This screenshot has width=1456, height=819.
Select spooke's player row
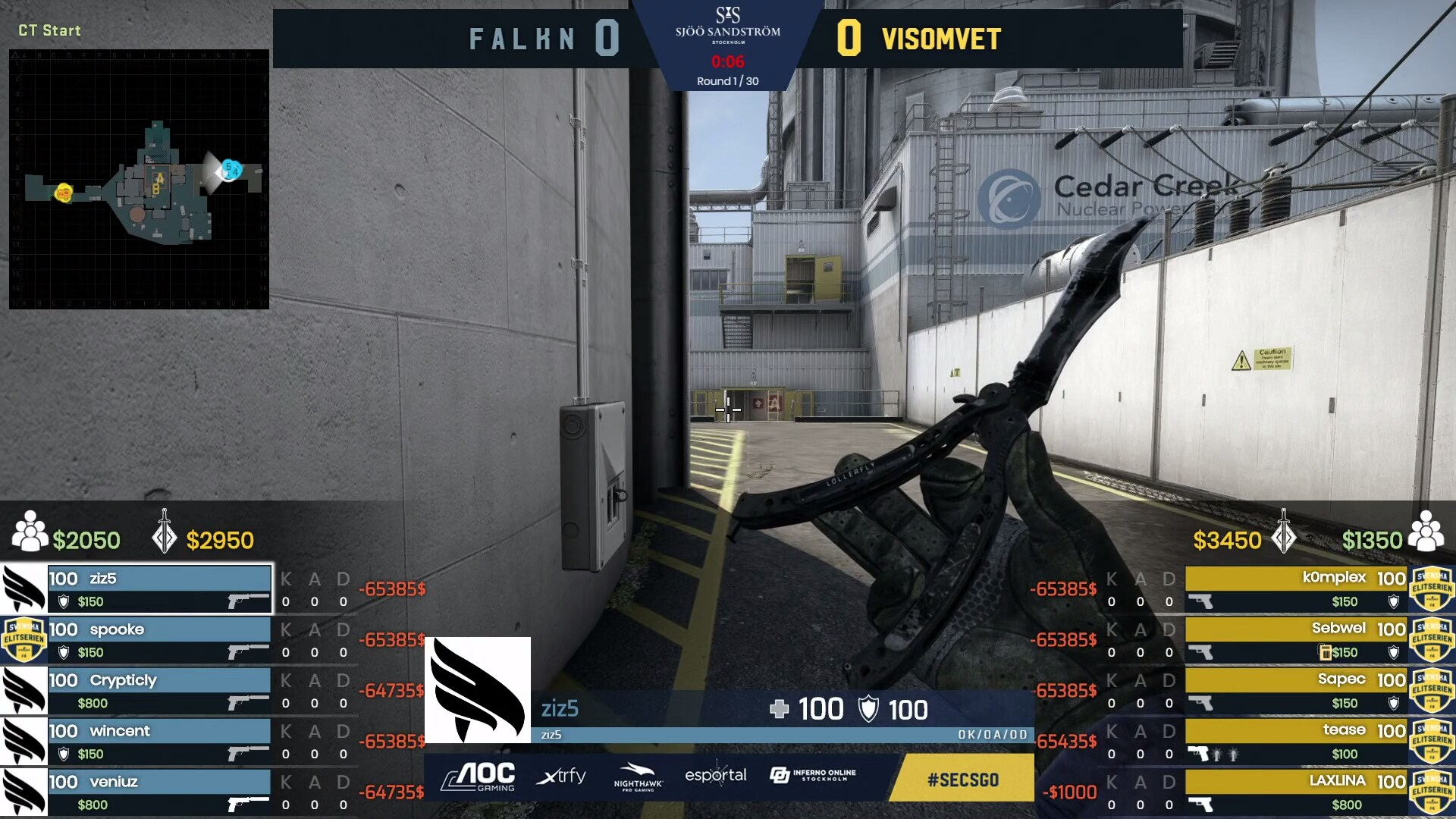(159, 639)
